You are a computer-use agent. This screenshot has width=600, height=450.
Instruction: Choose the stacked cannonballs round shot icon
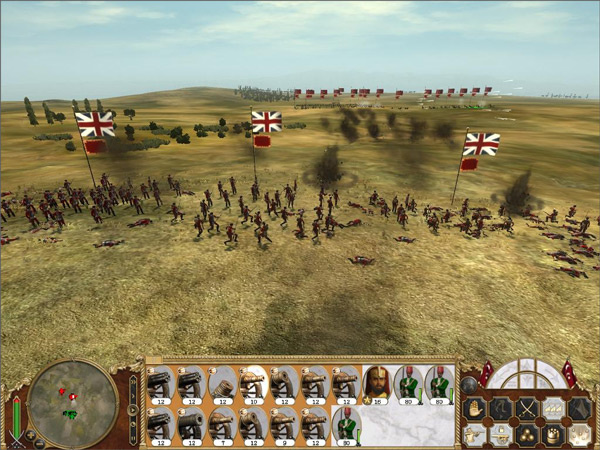(526, 433)
